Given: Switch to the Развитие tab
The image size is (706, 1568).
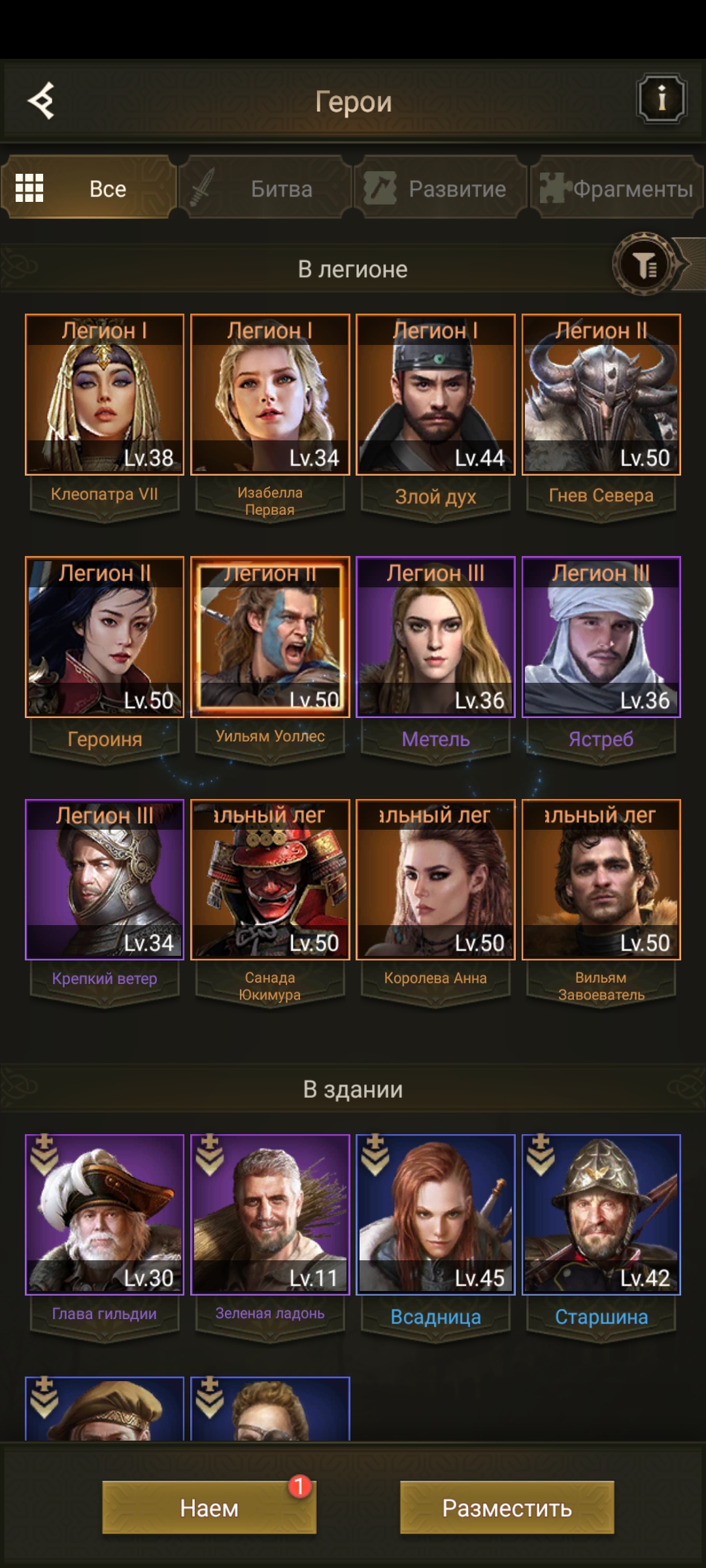Looking at the screenshot, I should 441,189.
